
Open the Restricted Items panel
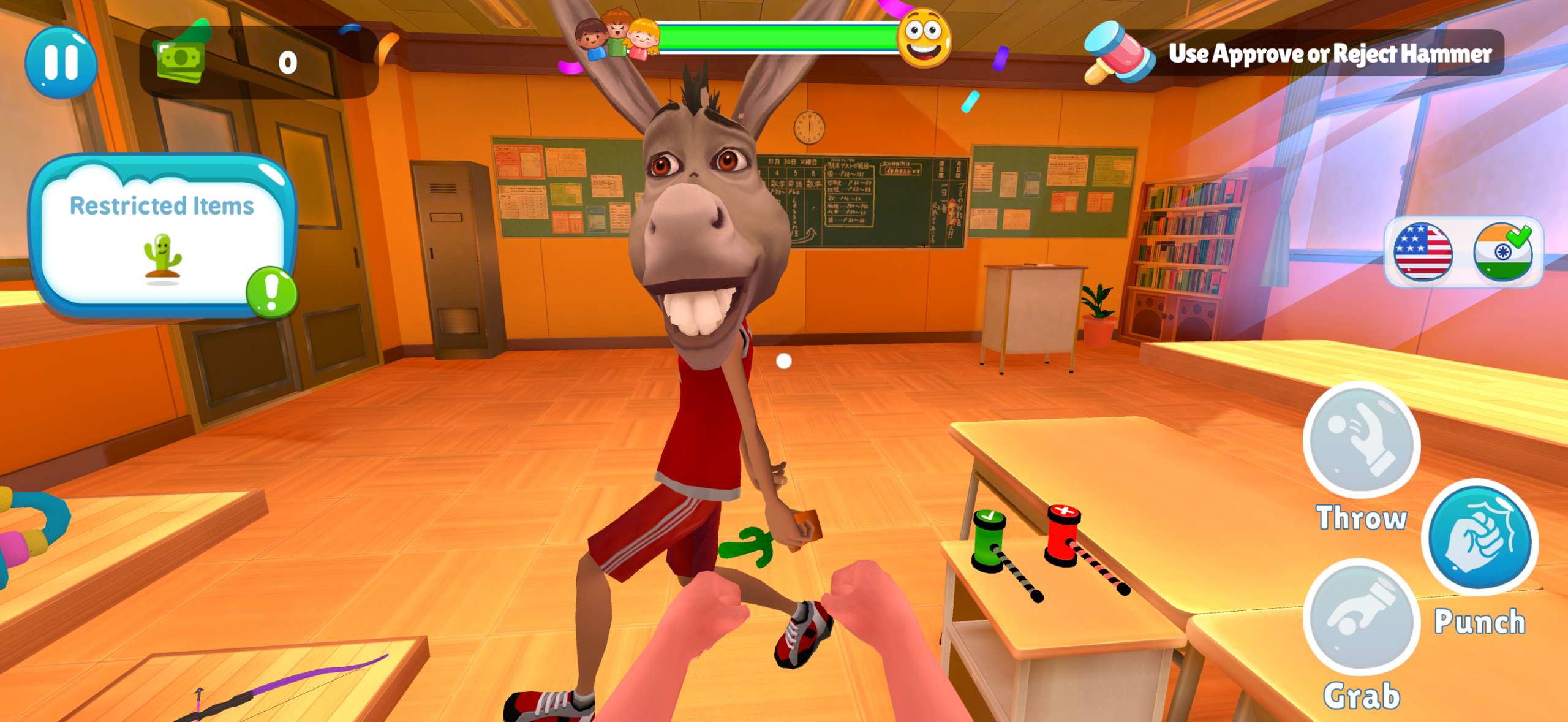pos(161,236)
